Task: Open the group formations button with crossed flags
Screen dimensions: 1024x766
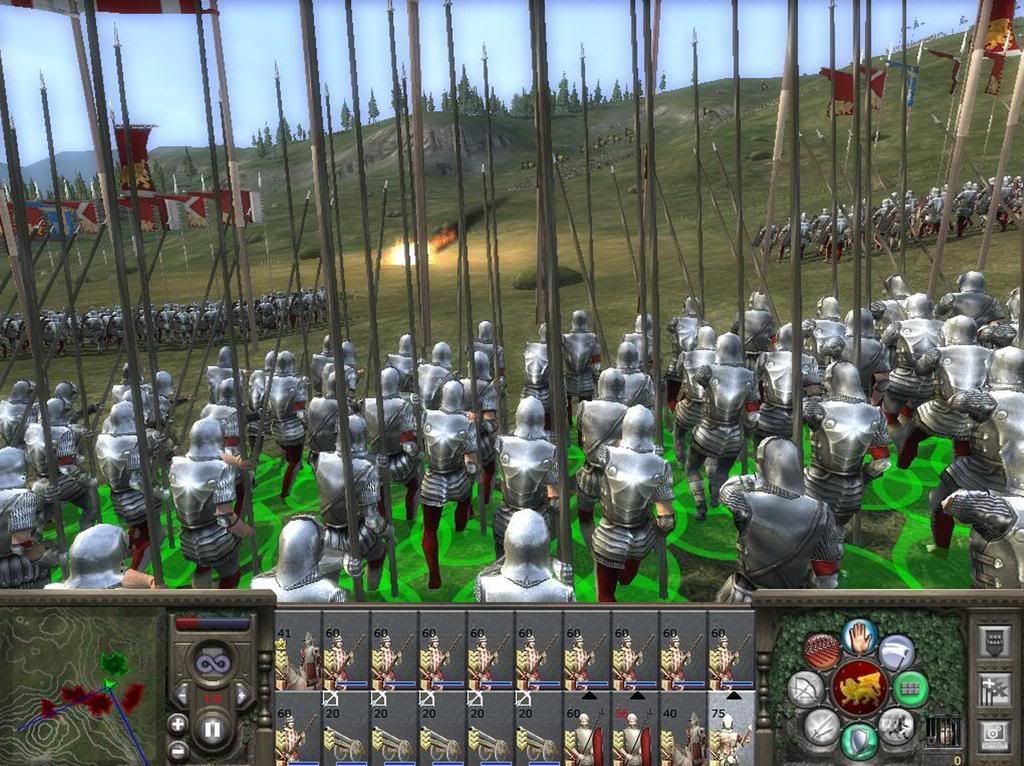Action: click(x=996, y=688)
